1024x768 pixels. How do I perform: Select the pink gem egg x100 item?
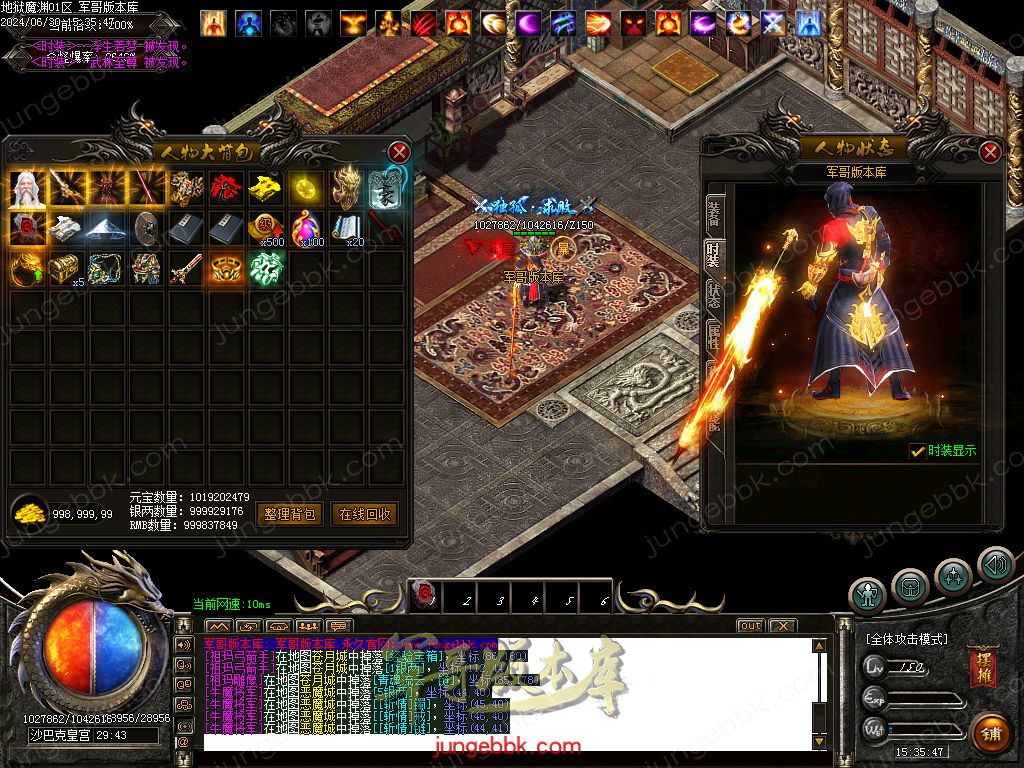[x=307, y=228]
